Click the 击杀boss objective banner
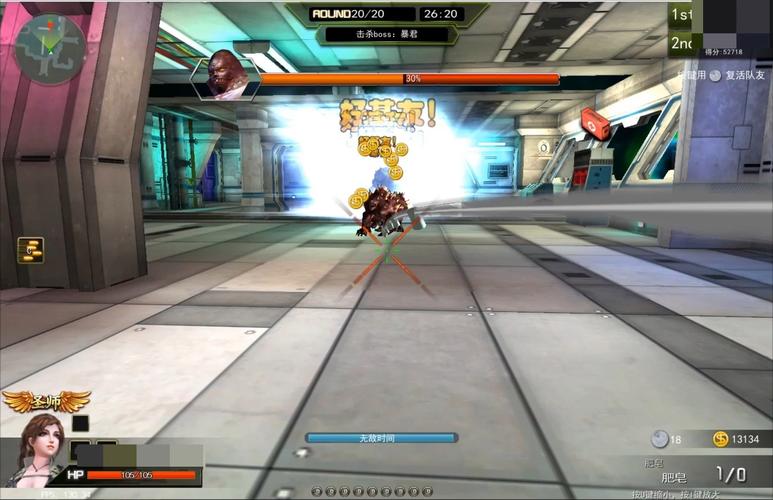Screen dimensions: 773x500 385,33
